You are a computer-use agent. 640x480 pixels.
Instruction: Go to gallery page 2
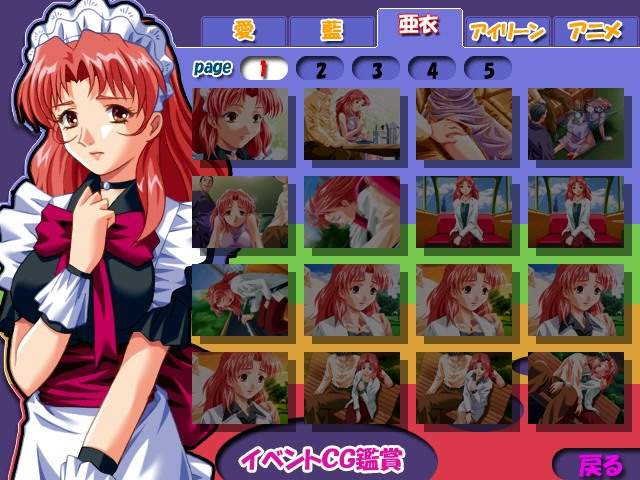click(320, 69)
